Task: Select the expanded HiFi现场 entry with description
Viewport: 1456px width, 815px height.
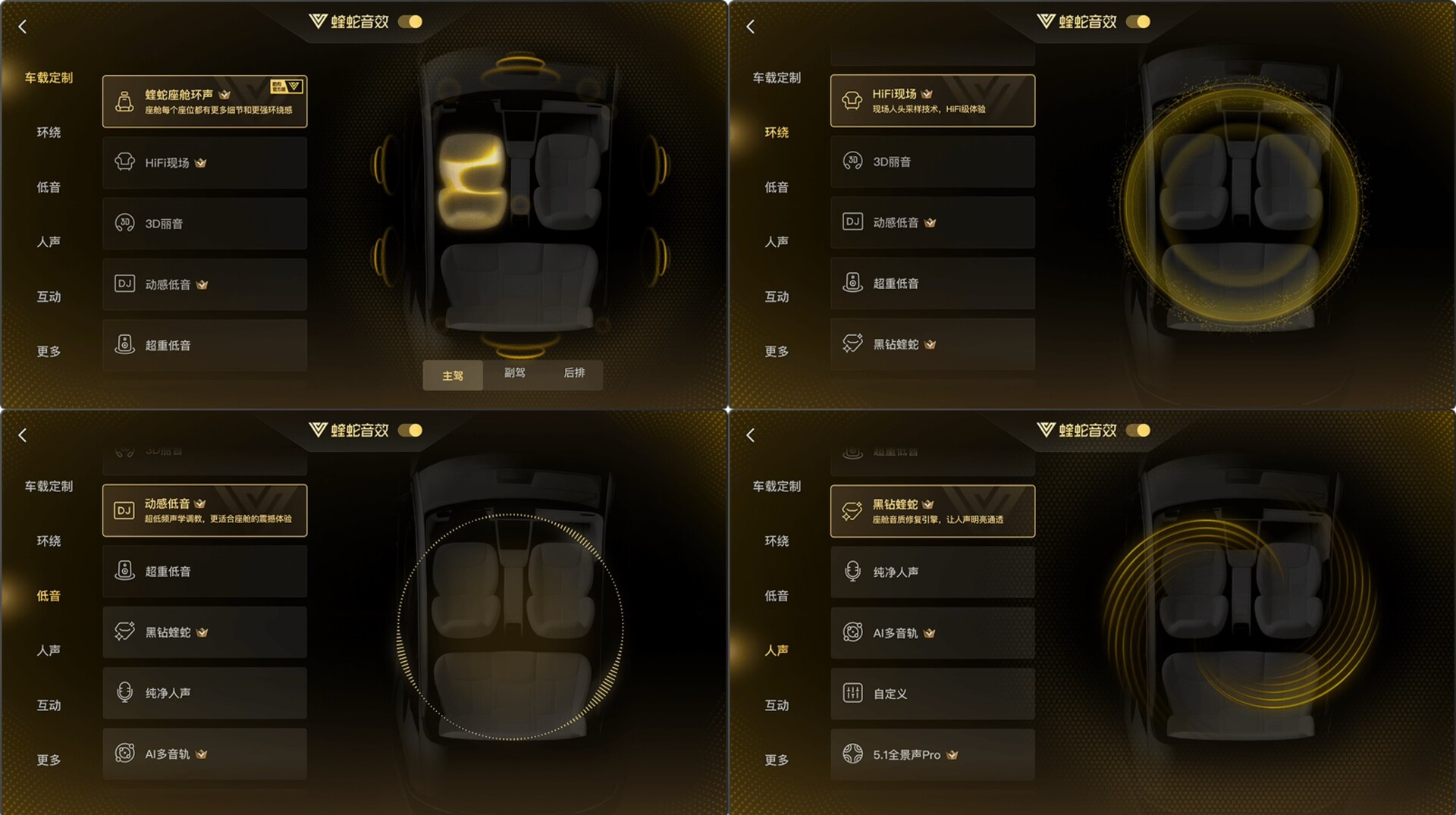Action: [x=932, y=101]
